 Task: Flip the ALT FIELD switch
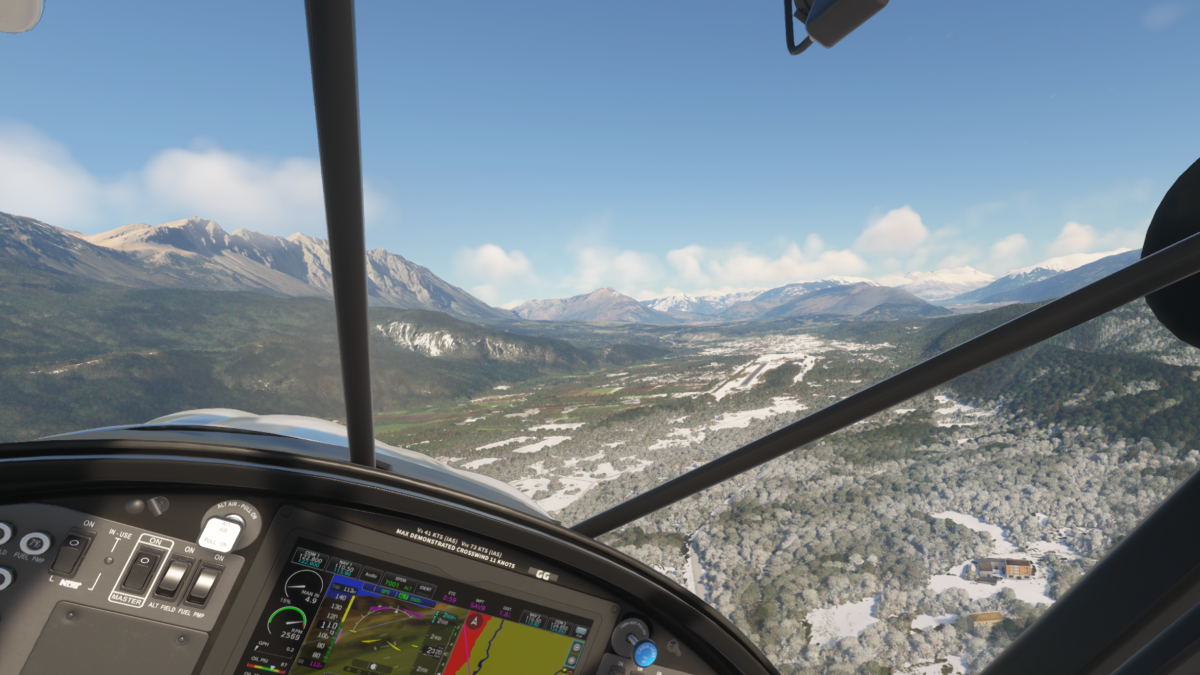tap(173, 578)
